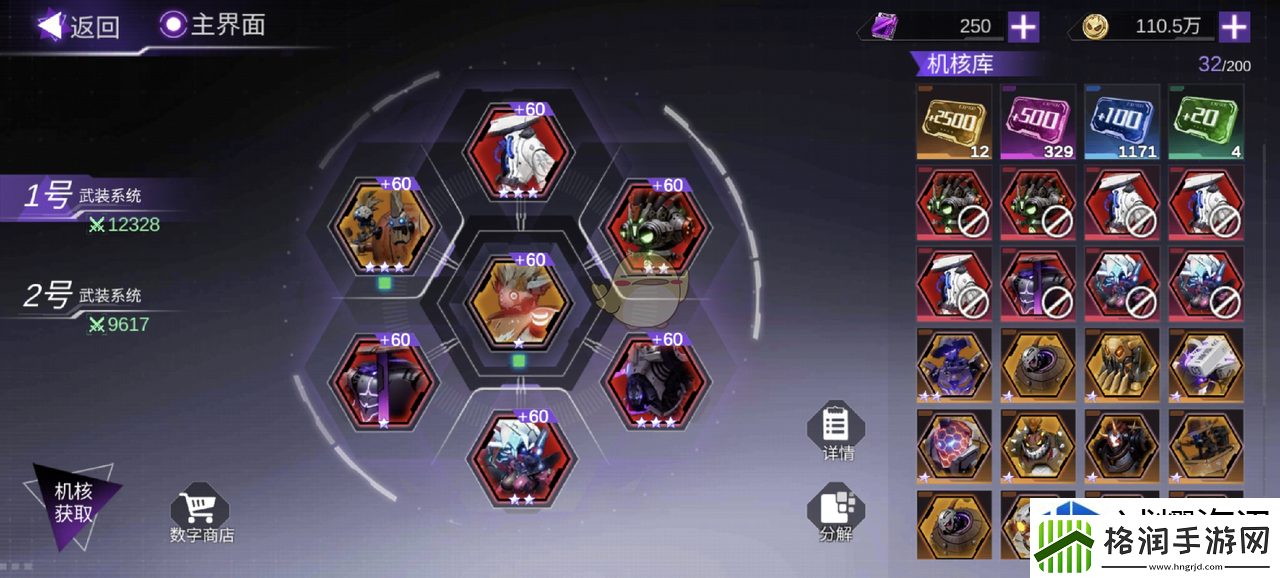Choose the pink +500 experience chip
The height and width of the screenshot is (578, 1280).
click(x=1038, y=122)
